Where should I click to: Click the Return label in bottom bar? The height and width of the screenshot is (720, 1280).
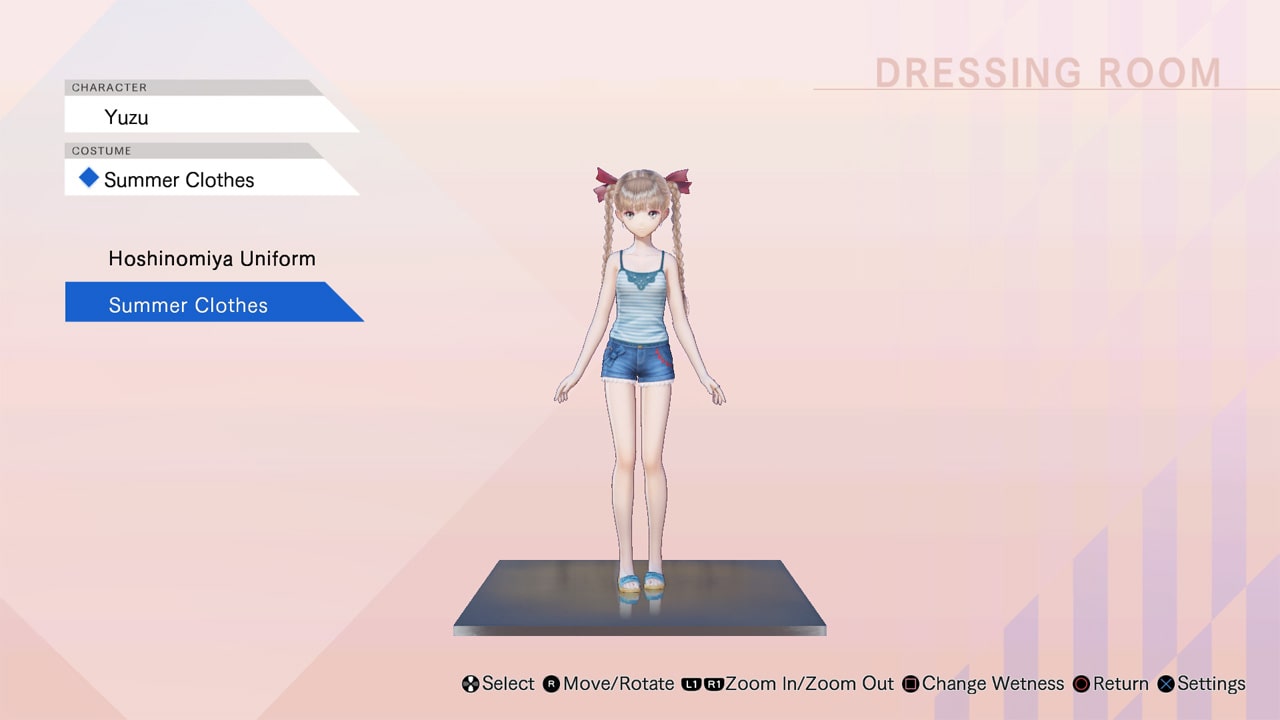(x=1121, y=684)
